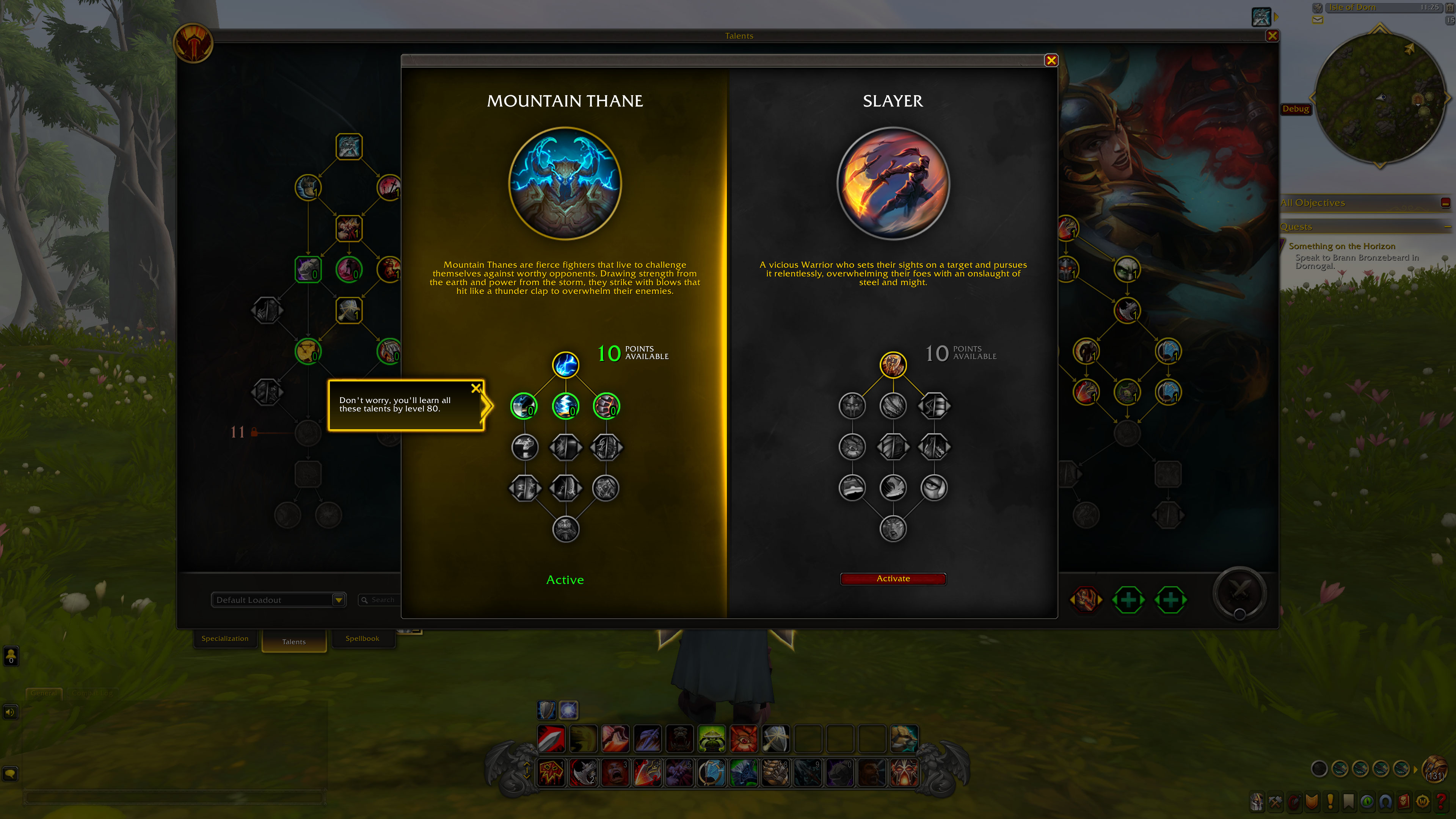Switch to the Spellbook tab

362,639
